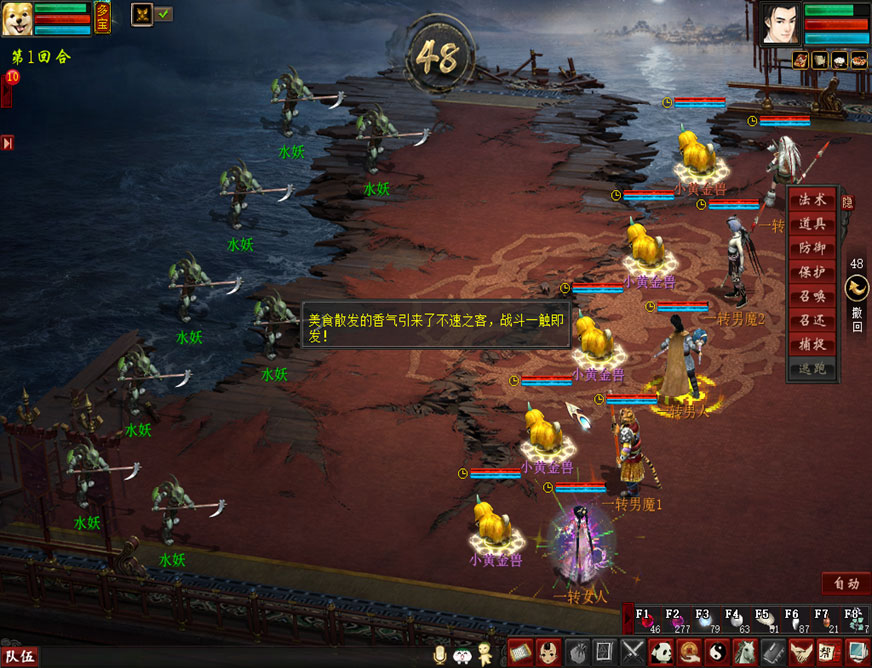Toggle 自动 auto-battle button

click(x=845, y=583)
